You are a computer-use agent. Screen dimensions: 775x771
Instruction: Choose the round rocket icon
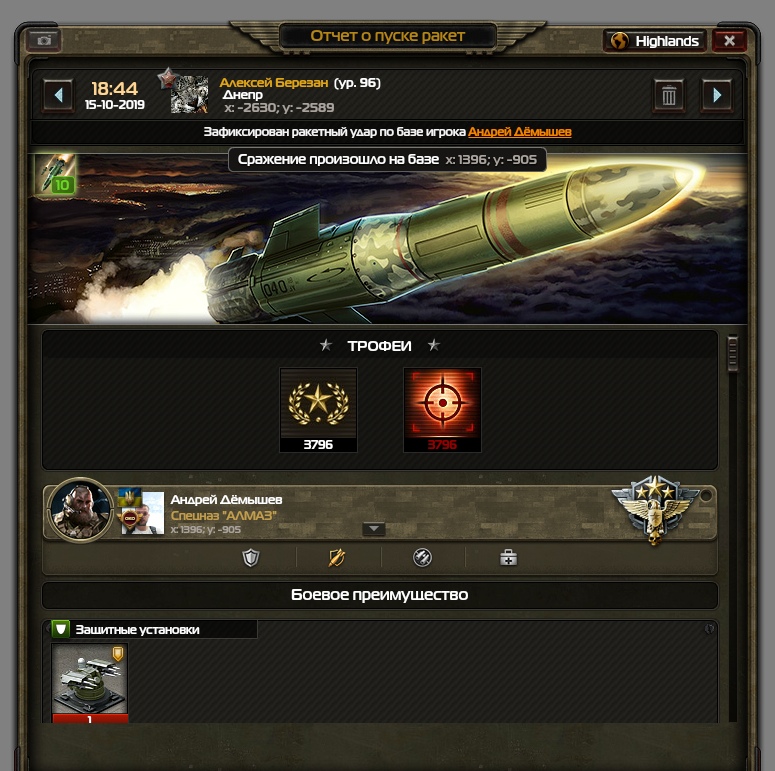(x=422, y=558)
